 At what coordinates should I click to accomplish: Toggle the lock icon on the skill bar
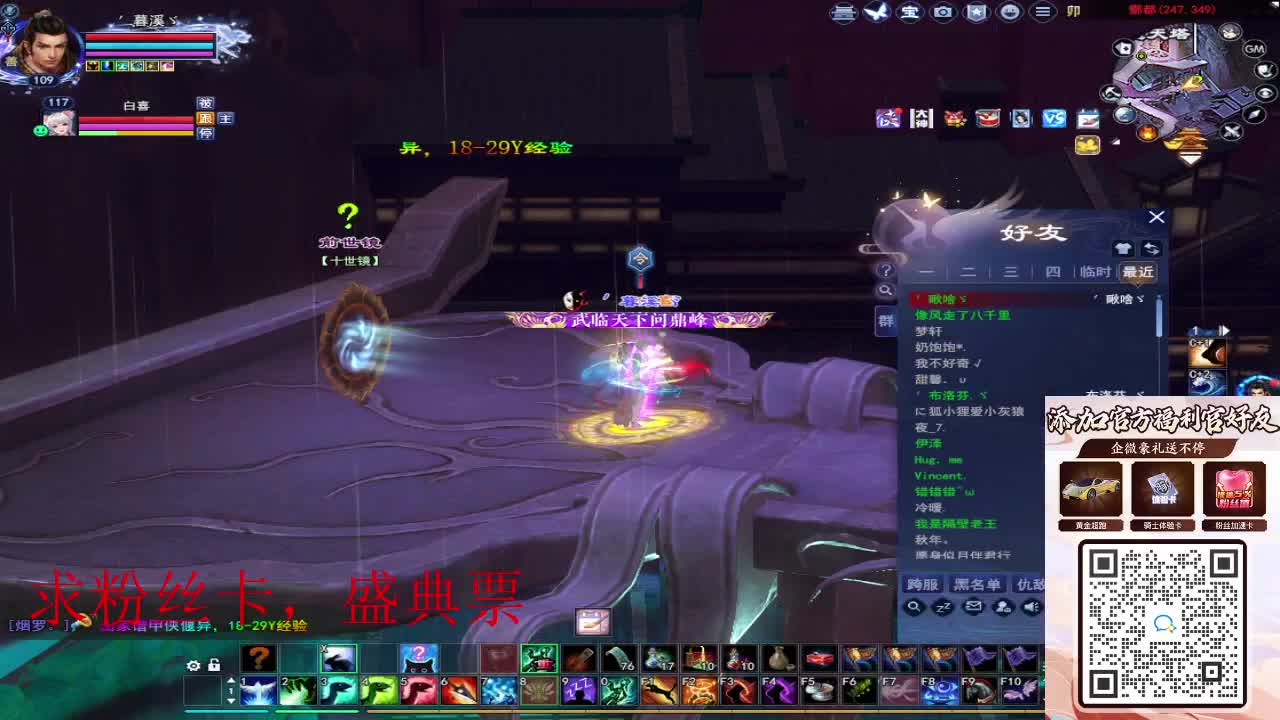click(213, 664)
